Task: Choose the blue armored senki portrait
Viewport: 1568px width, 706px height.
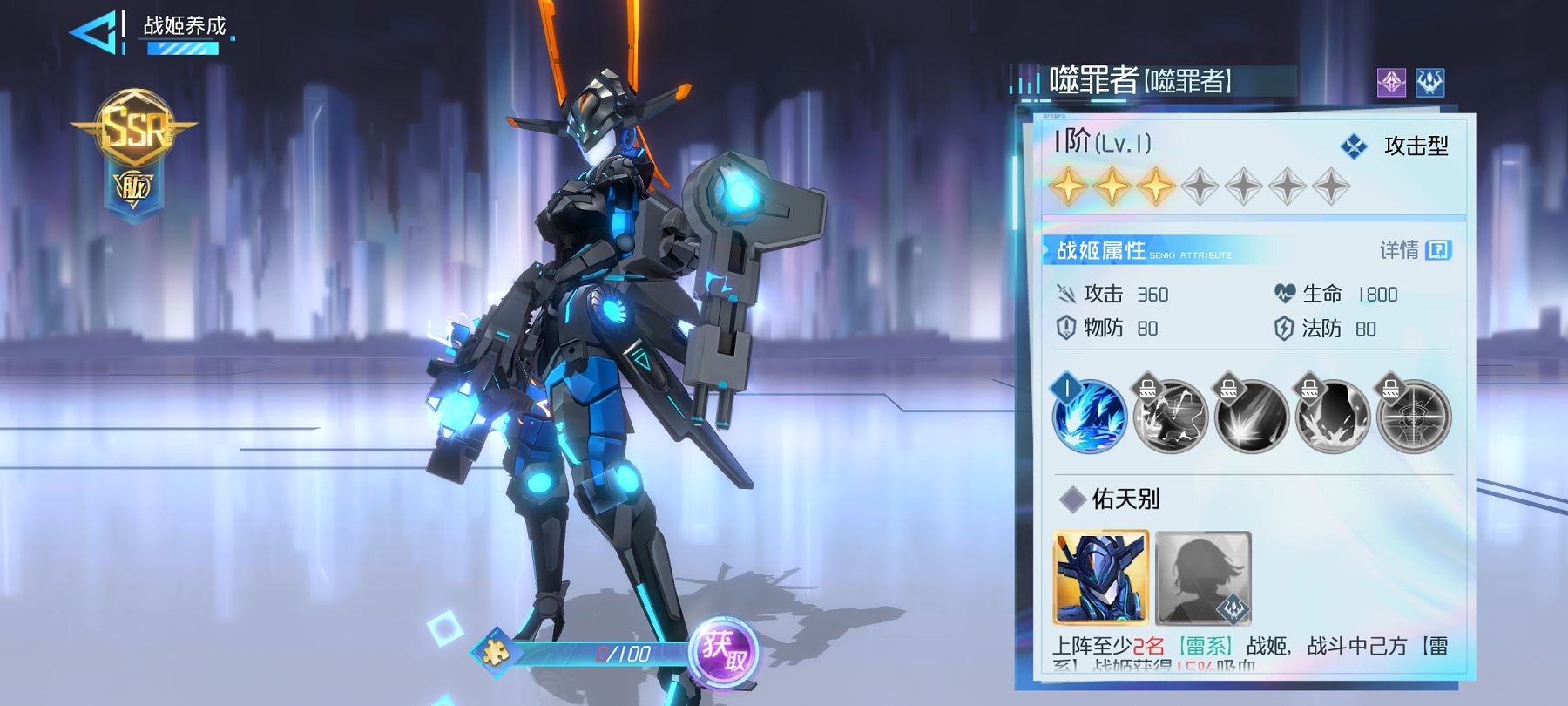Action: coord(1101,578)
